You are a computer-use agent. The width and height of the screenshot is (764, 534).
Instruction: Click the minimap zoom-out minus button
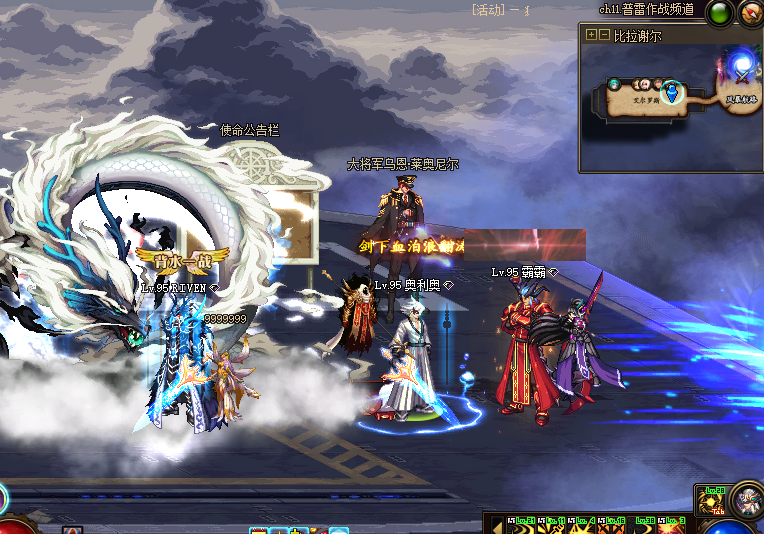604,35
